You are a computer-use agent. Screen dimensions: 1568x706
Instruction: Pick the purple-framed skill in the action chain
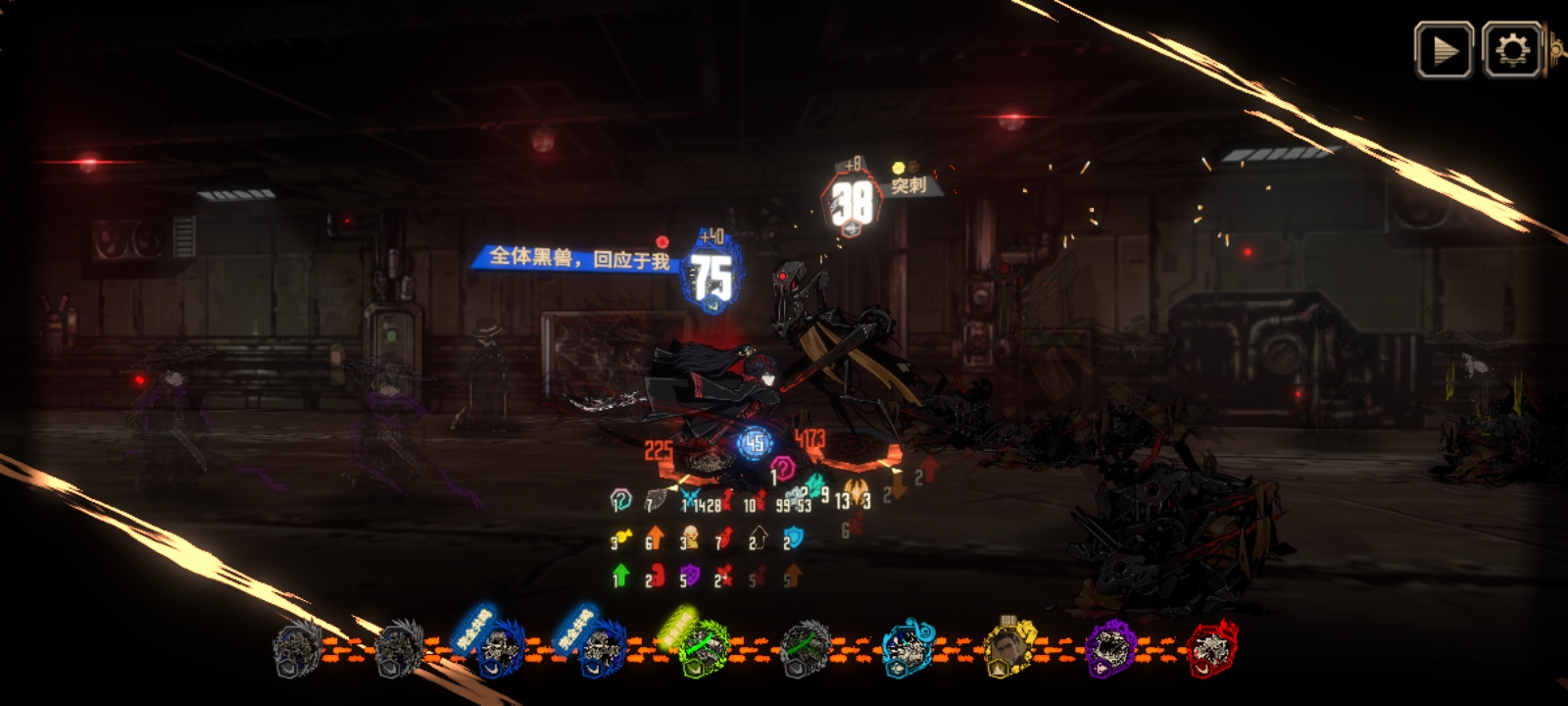(1111, 649)
